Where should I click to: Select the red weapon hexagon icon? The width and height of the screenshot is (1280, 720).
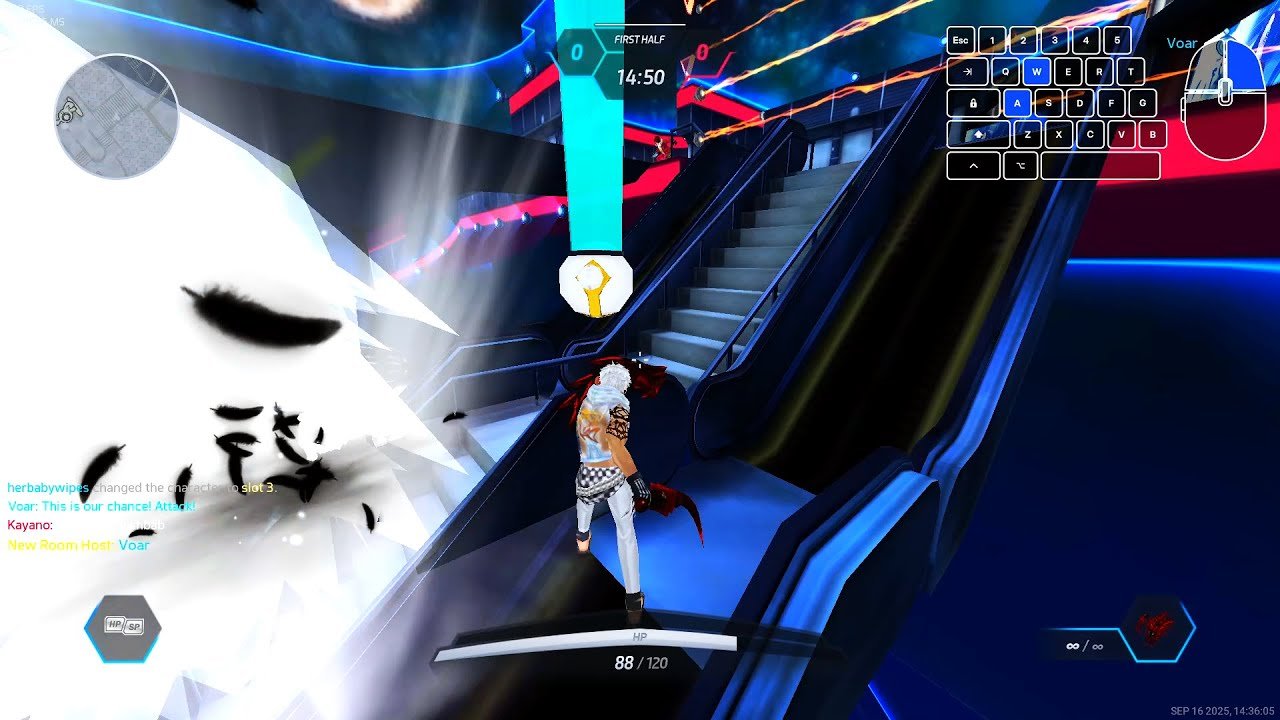[1158, 628]
